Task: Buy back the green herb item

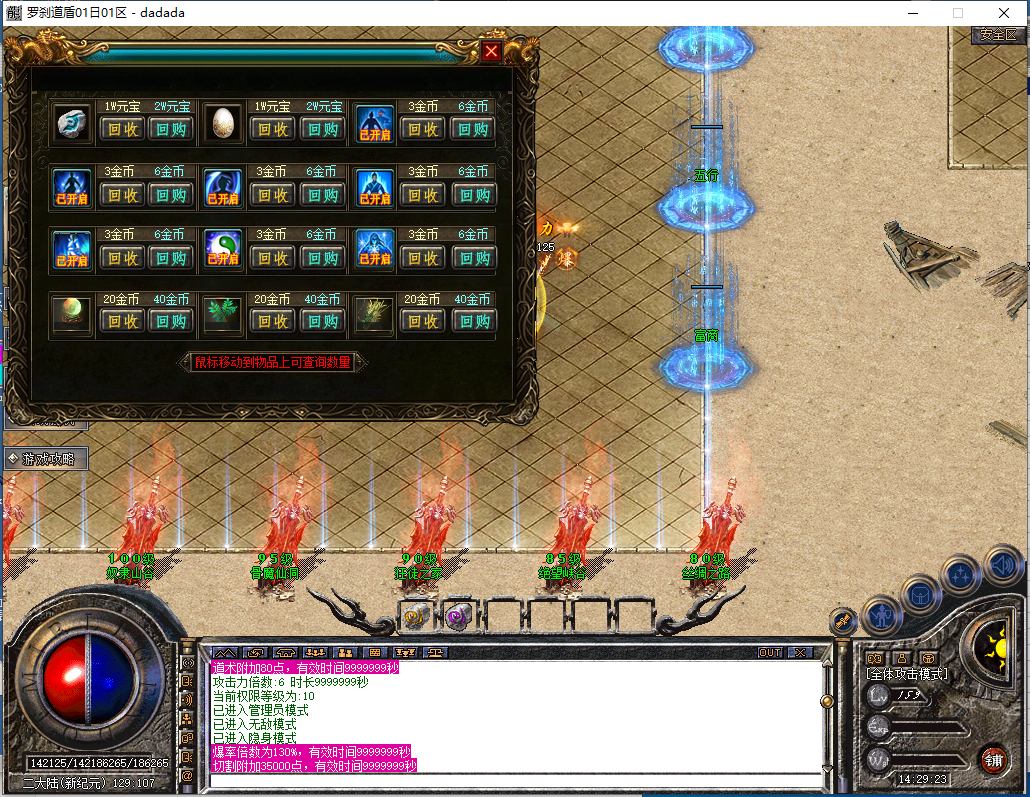Action: click(x=323, y=321)
